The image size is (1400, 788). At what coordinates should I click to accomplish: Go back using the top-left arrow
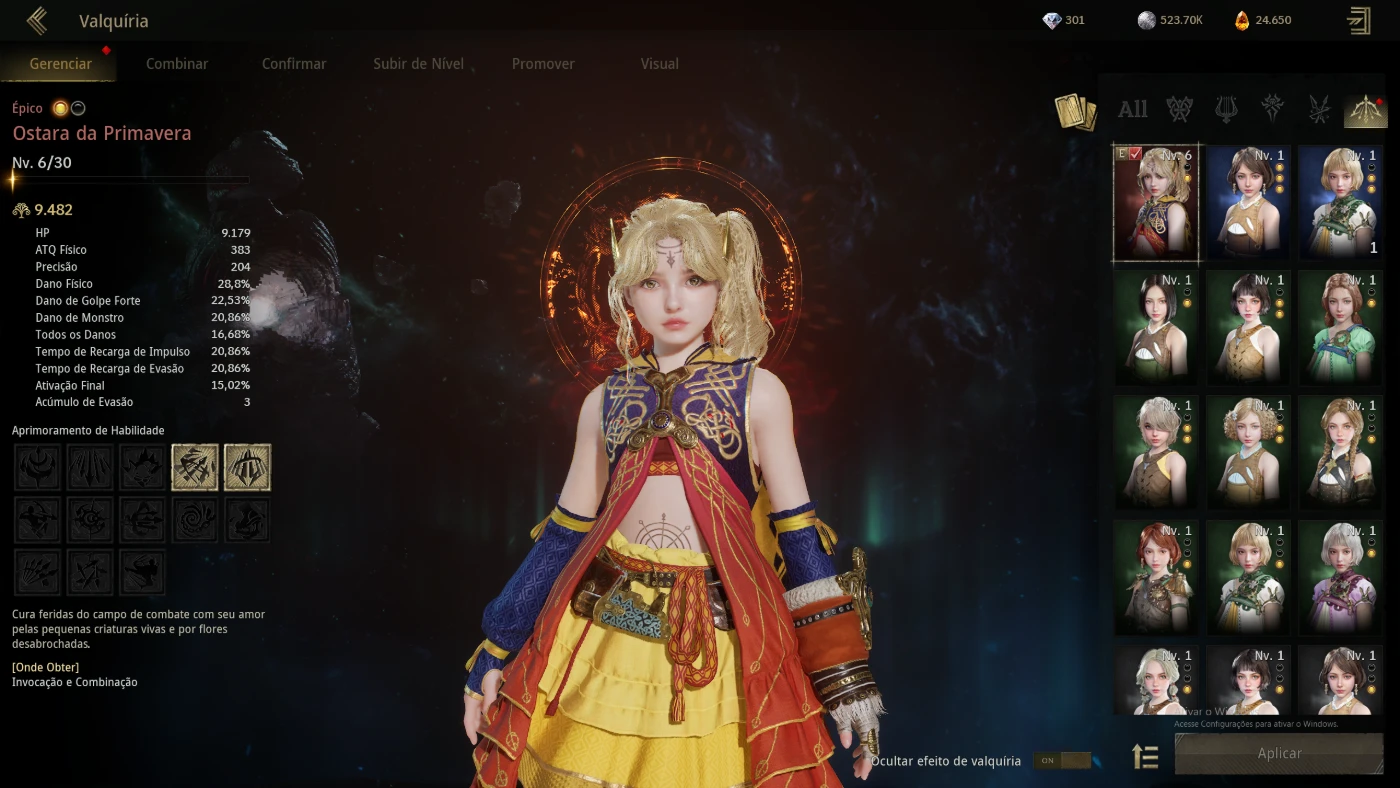37,21
